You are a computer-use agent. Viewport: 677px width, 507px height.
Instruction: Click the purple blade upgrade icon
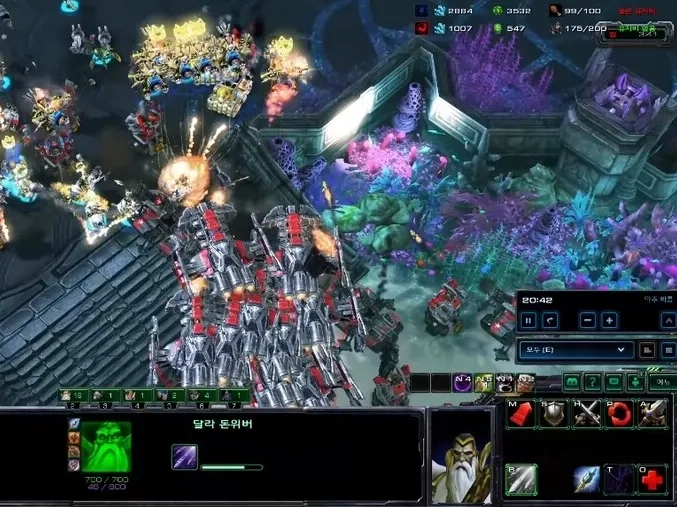[x=185, y=457]
